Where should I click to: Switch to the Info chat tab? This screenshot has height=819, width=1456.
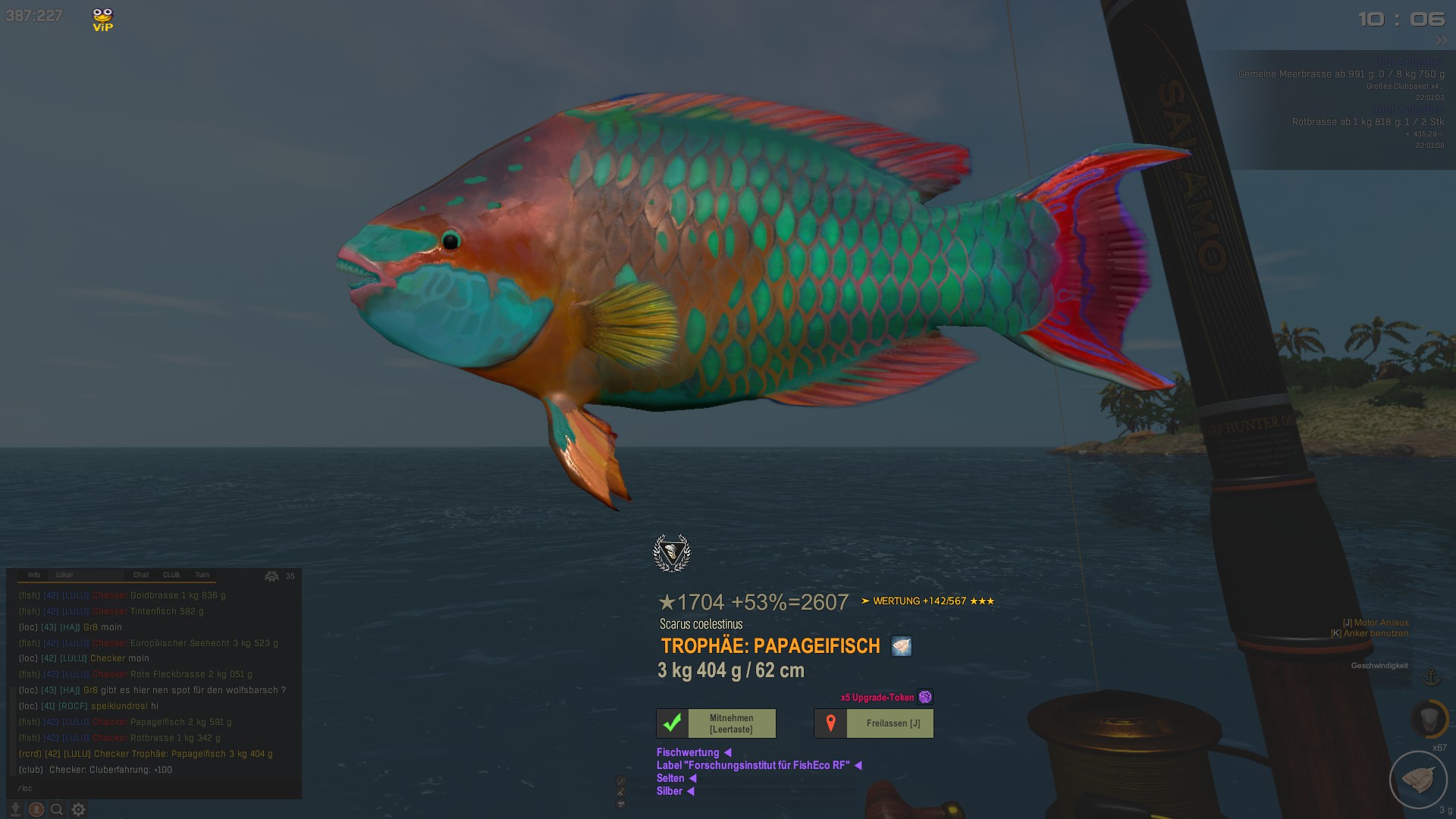click(34, 575)
